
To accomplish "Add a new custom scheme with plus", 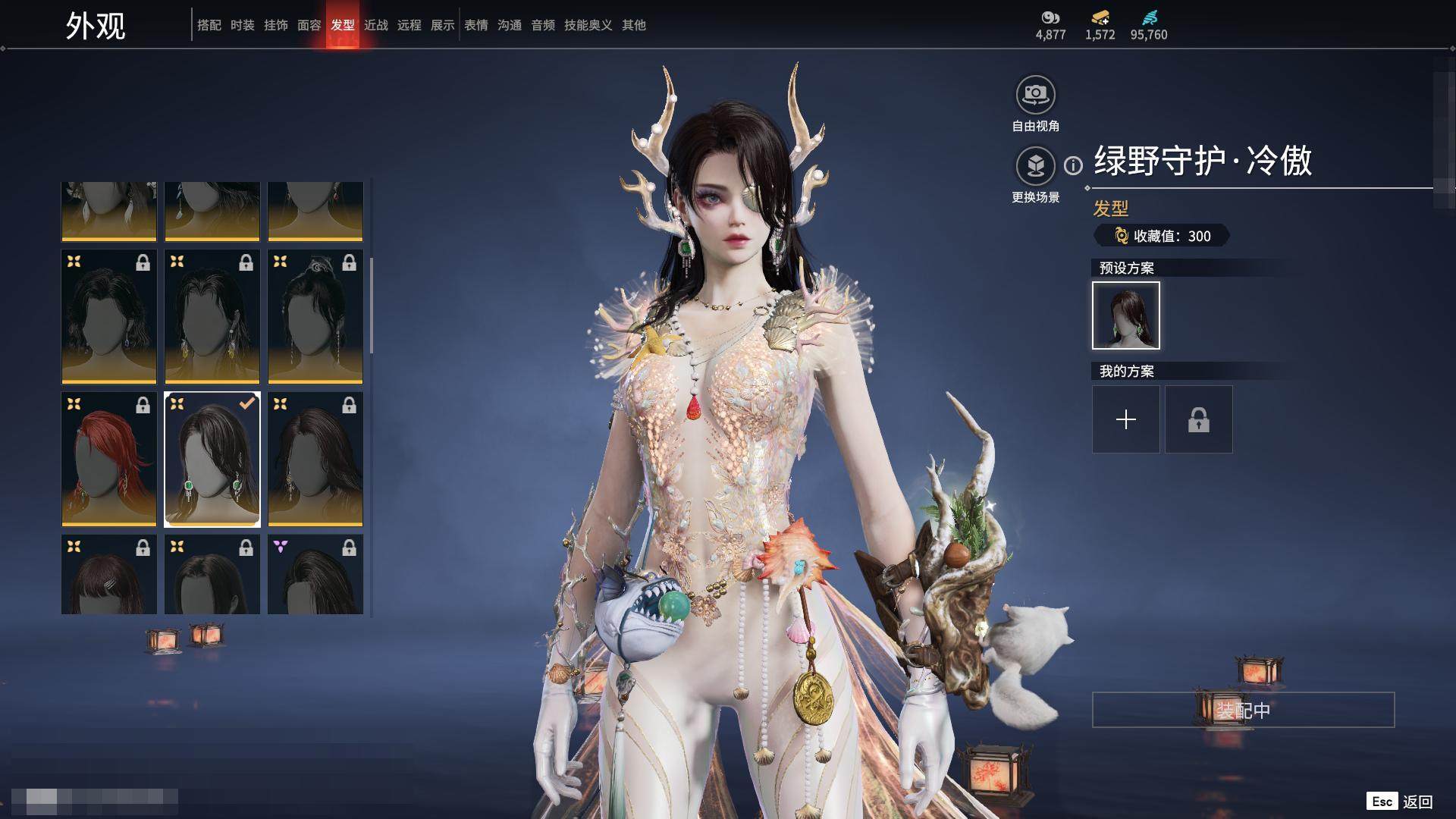I will [x=1125, y=419].
